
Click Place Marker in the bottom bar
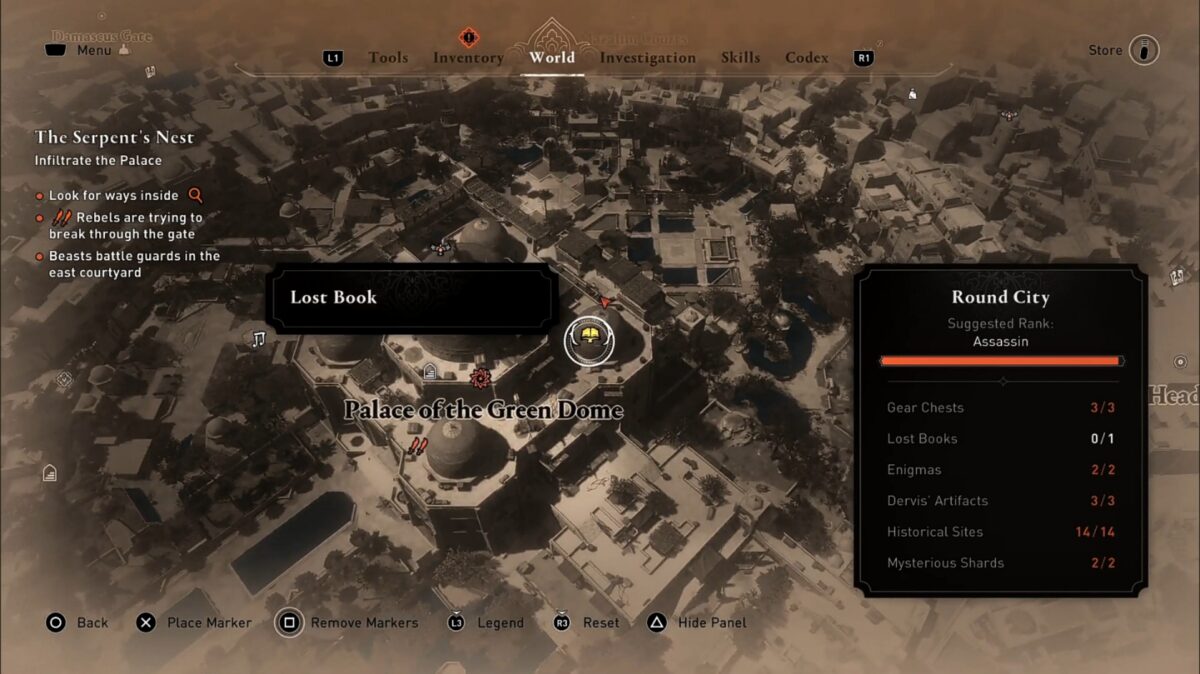[209, 623]
